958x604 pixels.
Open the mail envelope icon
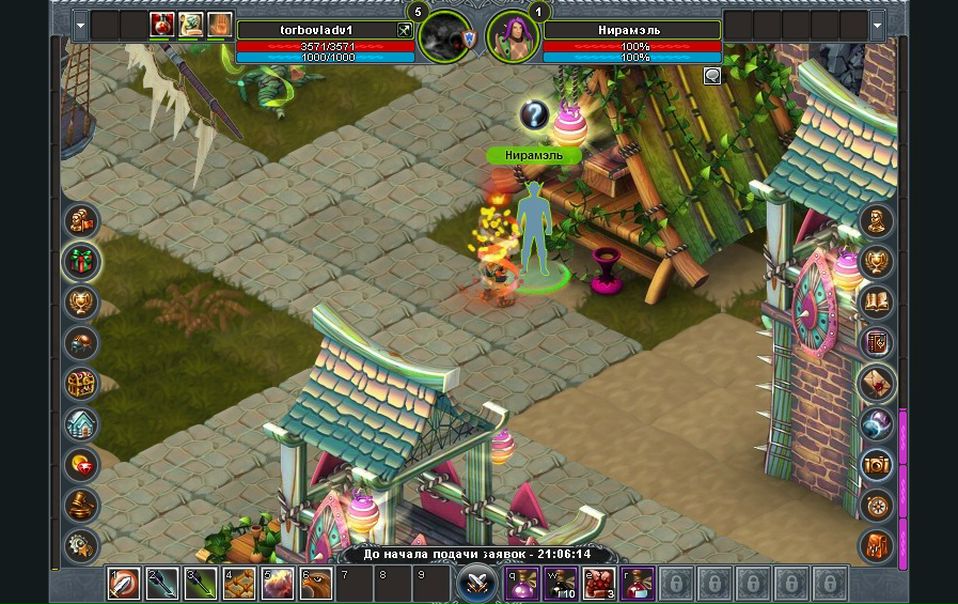click(877, 383)
